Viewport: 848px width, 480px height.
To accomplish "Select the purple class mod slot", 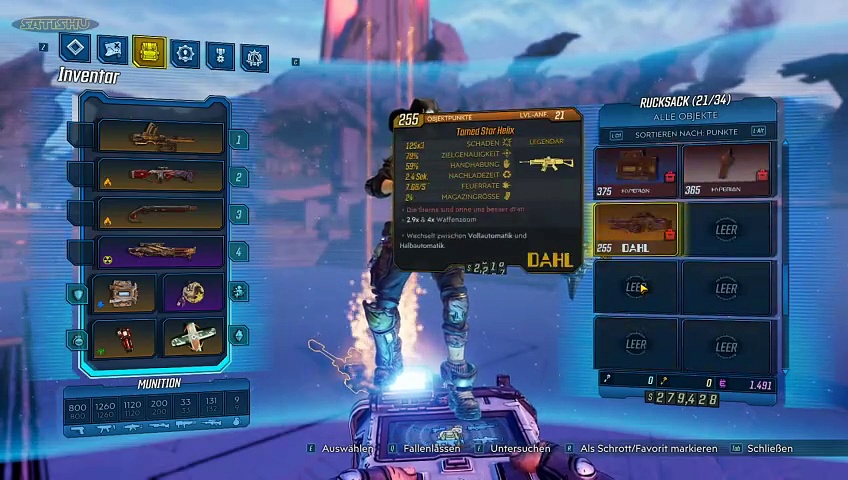I will [x=194, y=293].
